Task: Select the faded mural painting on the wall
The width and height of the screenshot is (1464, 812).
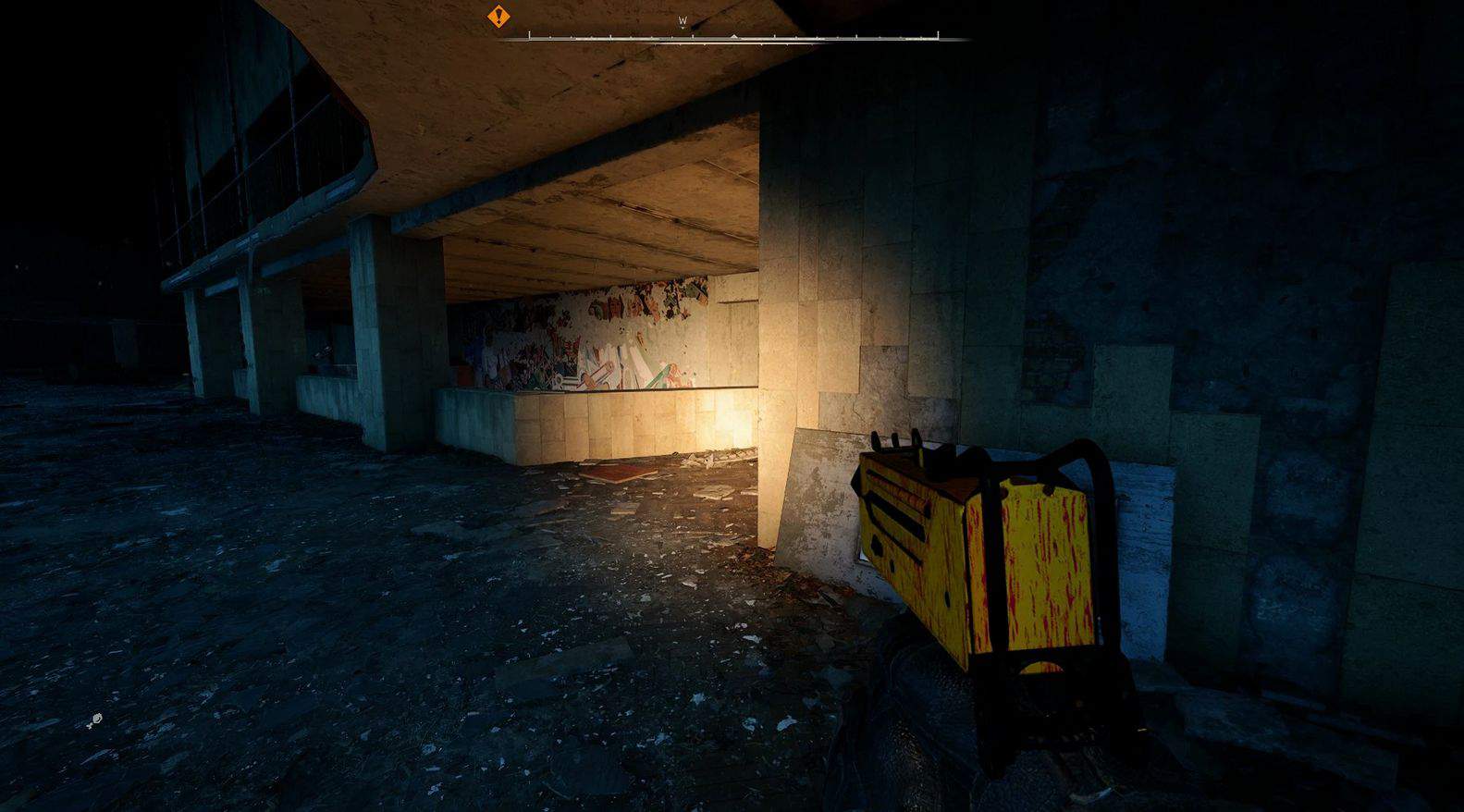Action: (x=592, y=333)
